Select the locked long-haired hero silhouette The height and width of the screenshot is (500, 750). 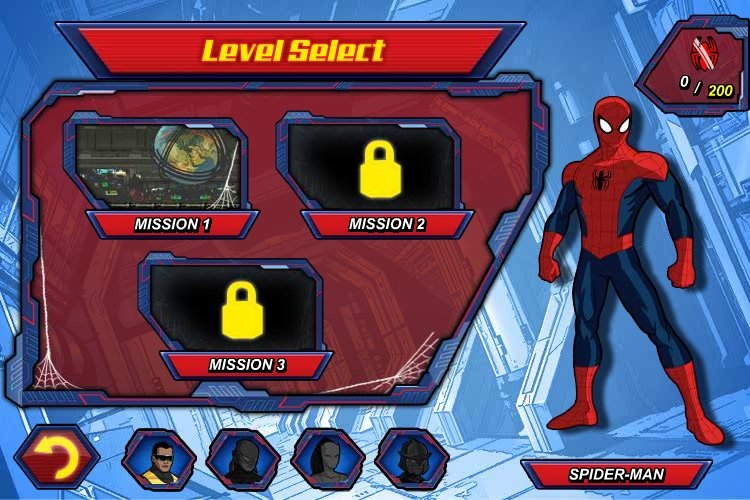pos(327,459)
